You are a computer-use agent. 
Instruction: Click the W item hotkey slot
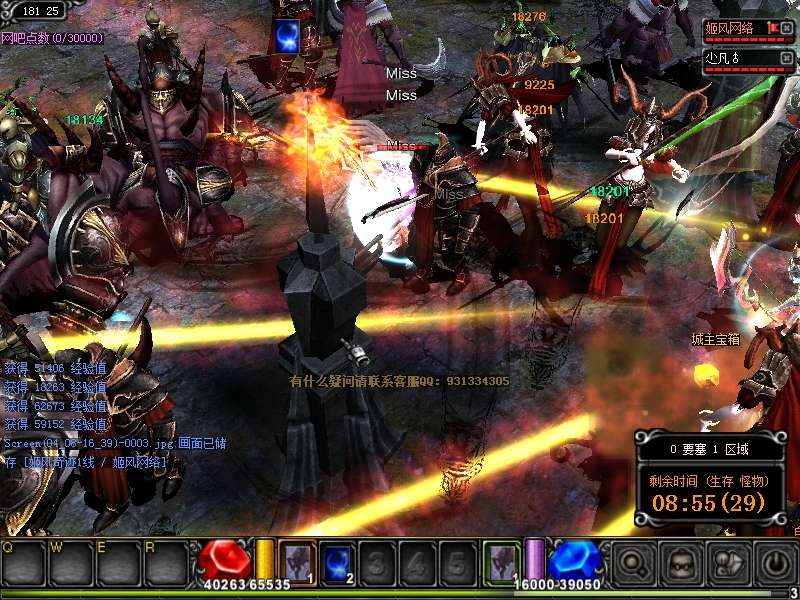tap(70, 562)
